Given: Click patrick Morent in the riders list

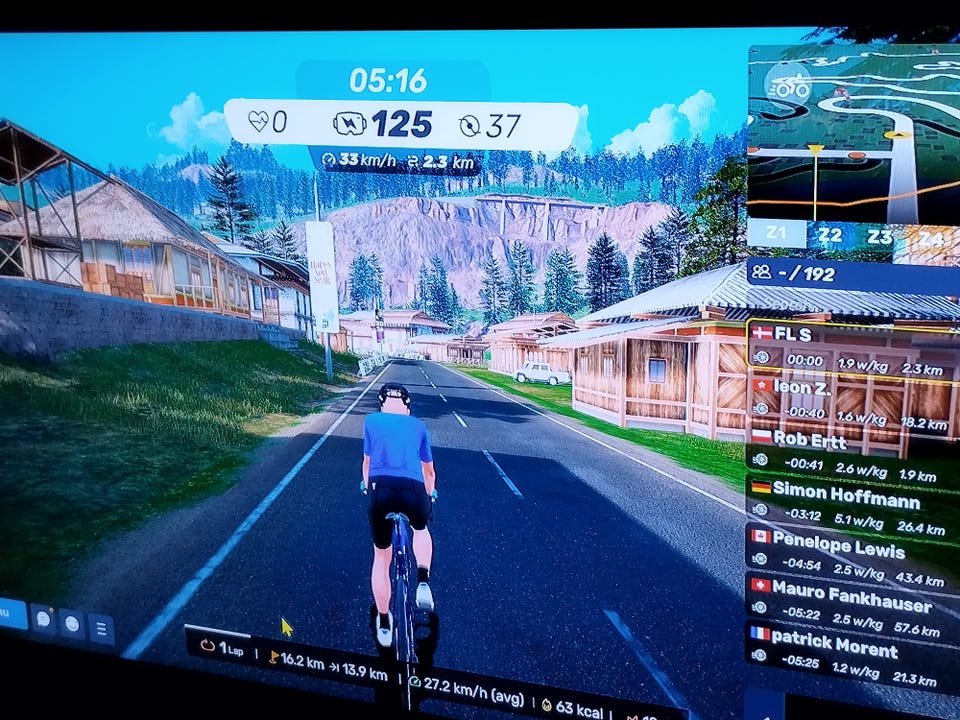Looking at the screenshot, I should pyautogui.click(x=852, y=658).
